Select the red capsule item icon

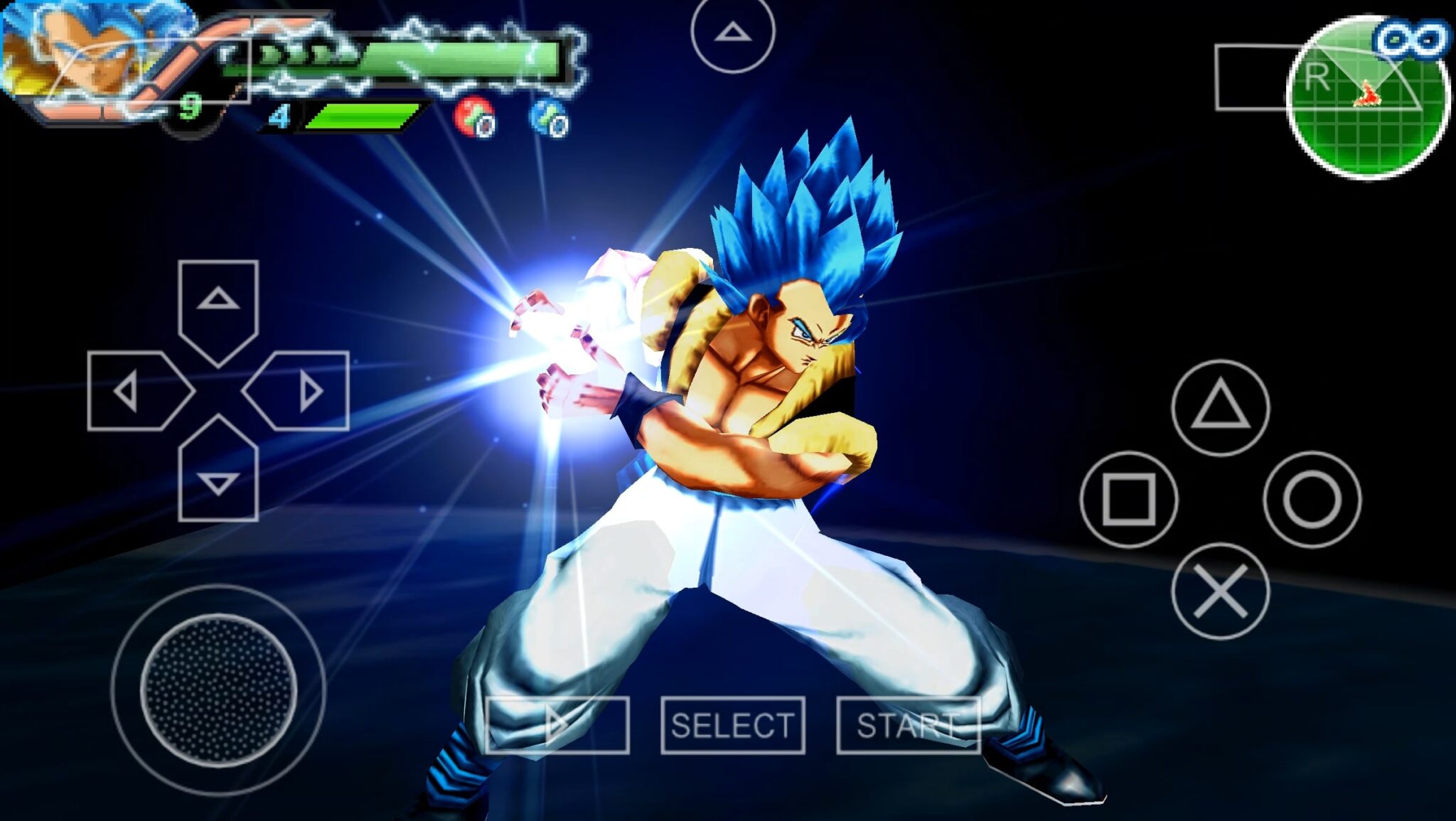474,117
